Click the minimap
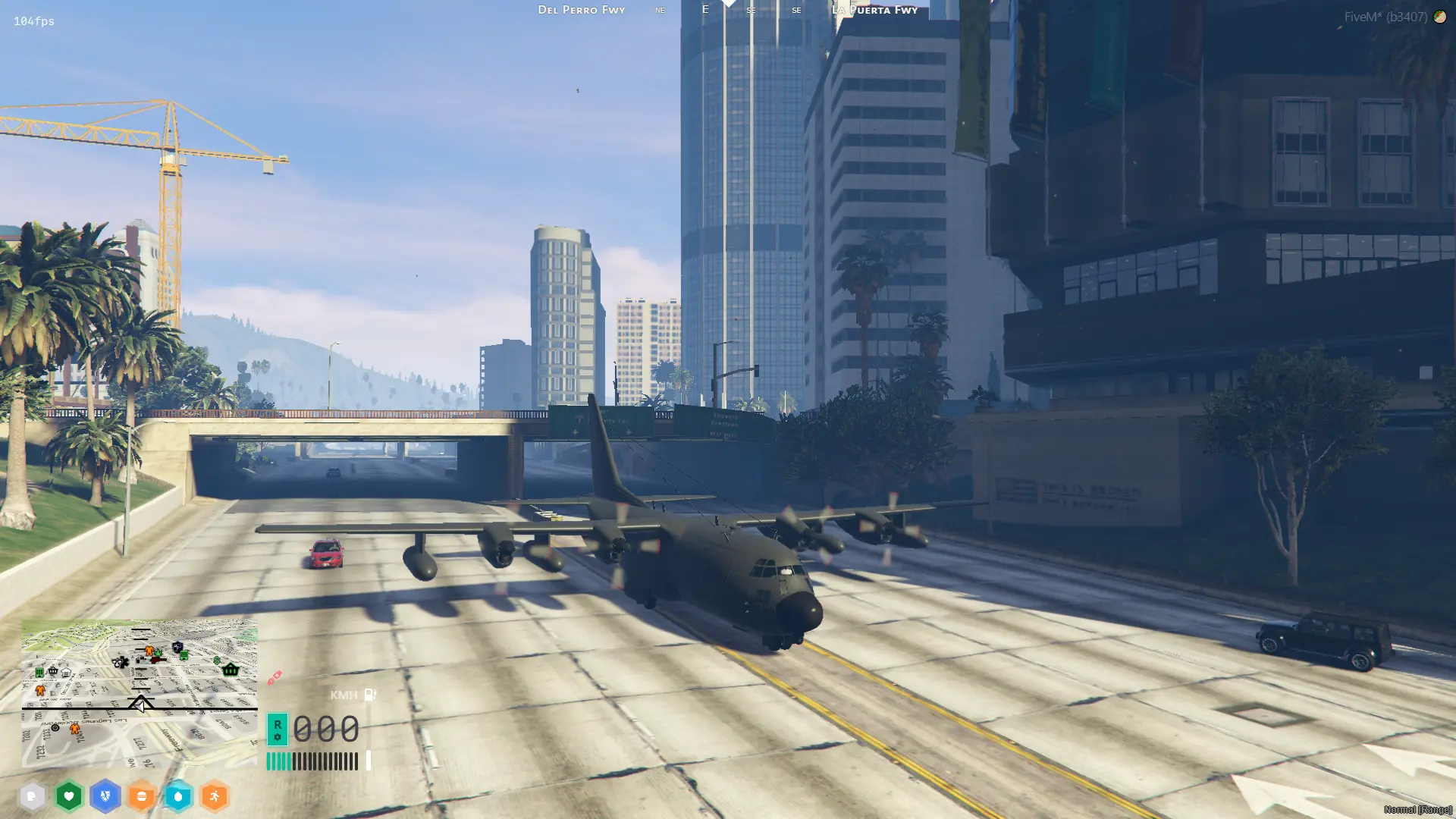Viewport: 1456px width, 819px height. click(140, 693)
